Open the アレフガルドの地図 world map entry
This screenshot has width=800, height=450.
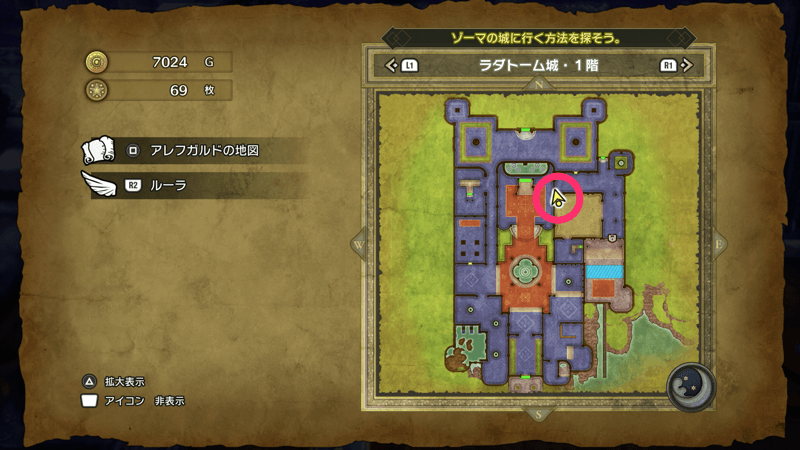[x=190, y=151]
